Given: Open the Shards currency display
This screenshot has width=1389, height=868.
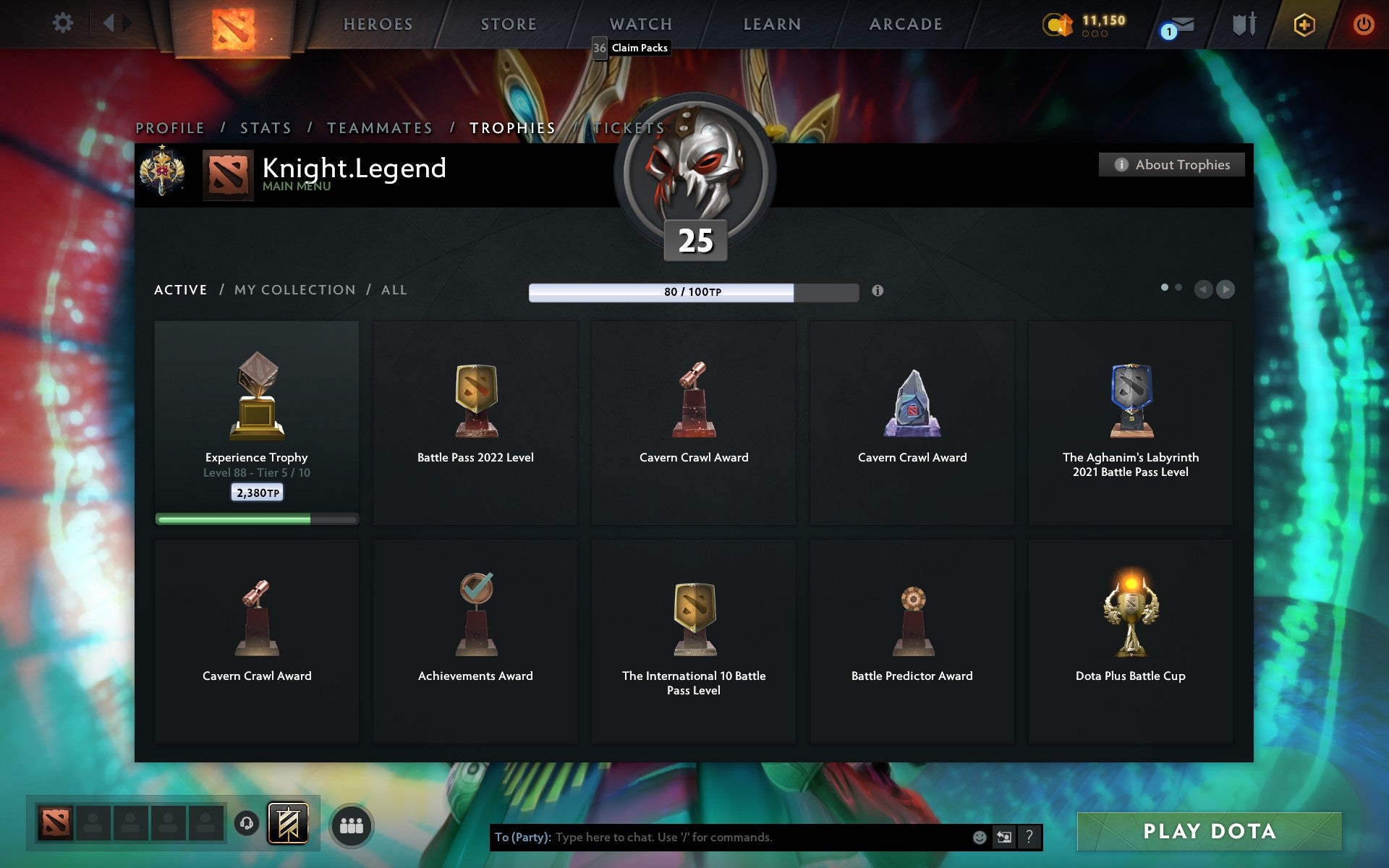Looking at the screenshot, I should 1085,22.
